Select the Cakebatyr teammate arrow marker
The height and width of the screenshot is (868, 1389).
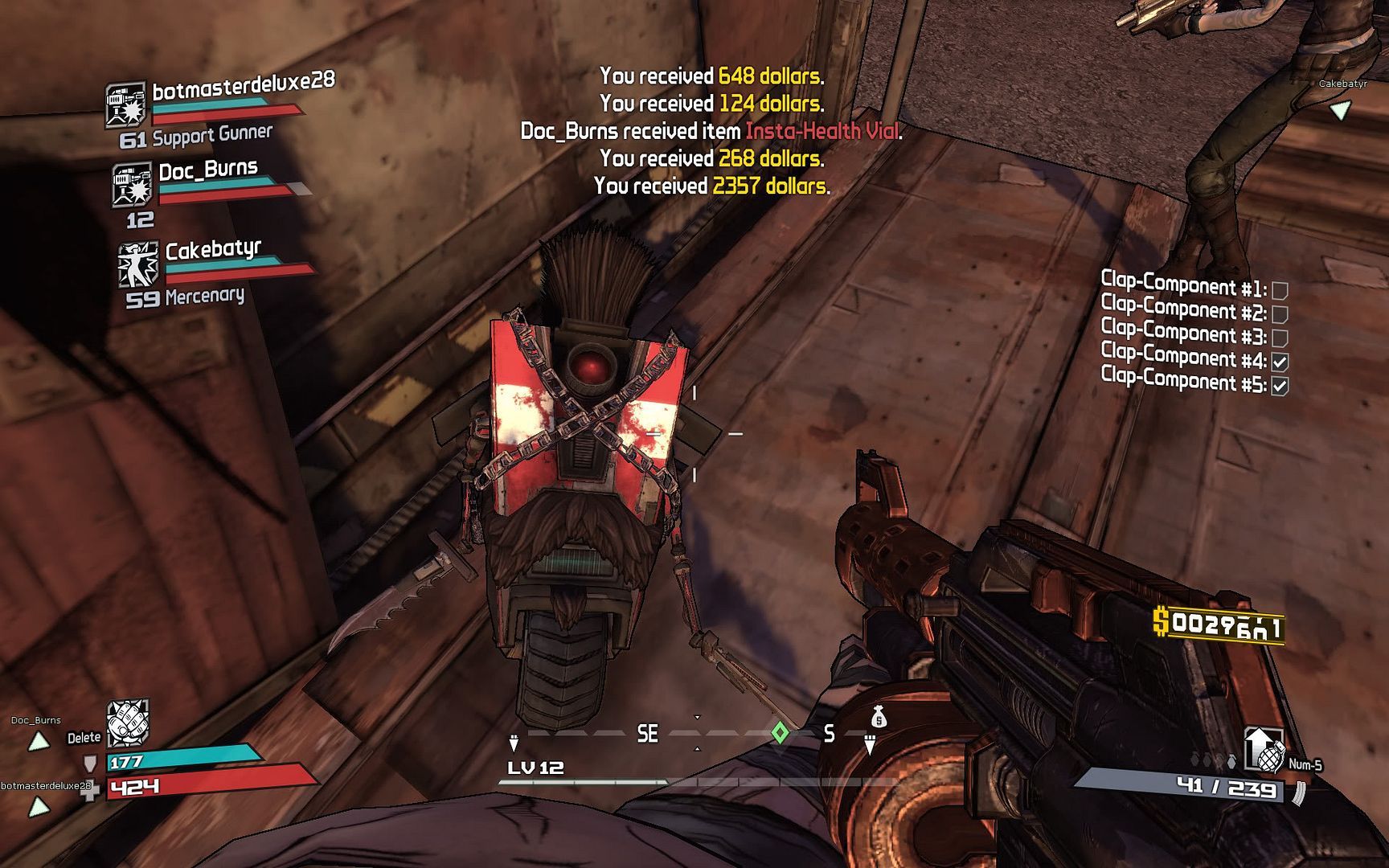click(1339, 110)
